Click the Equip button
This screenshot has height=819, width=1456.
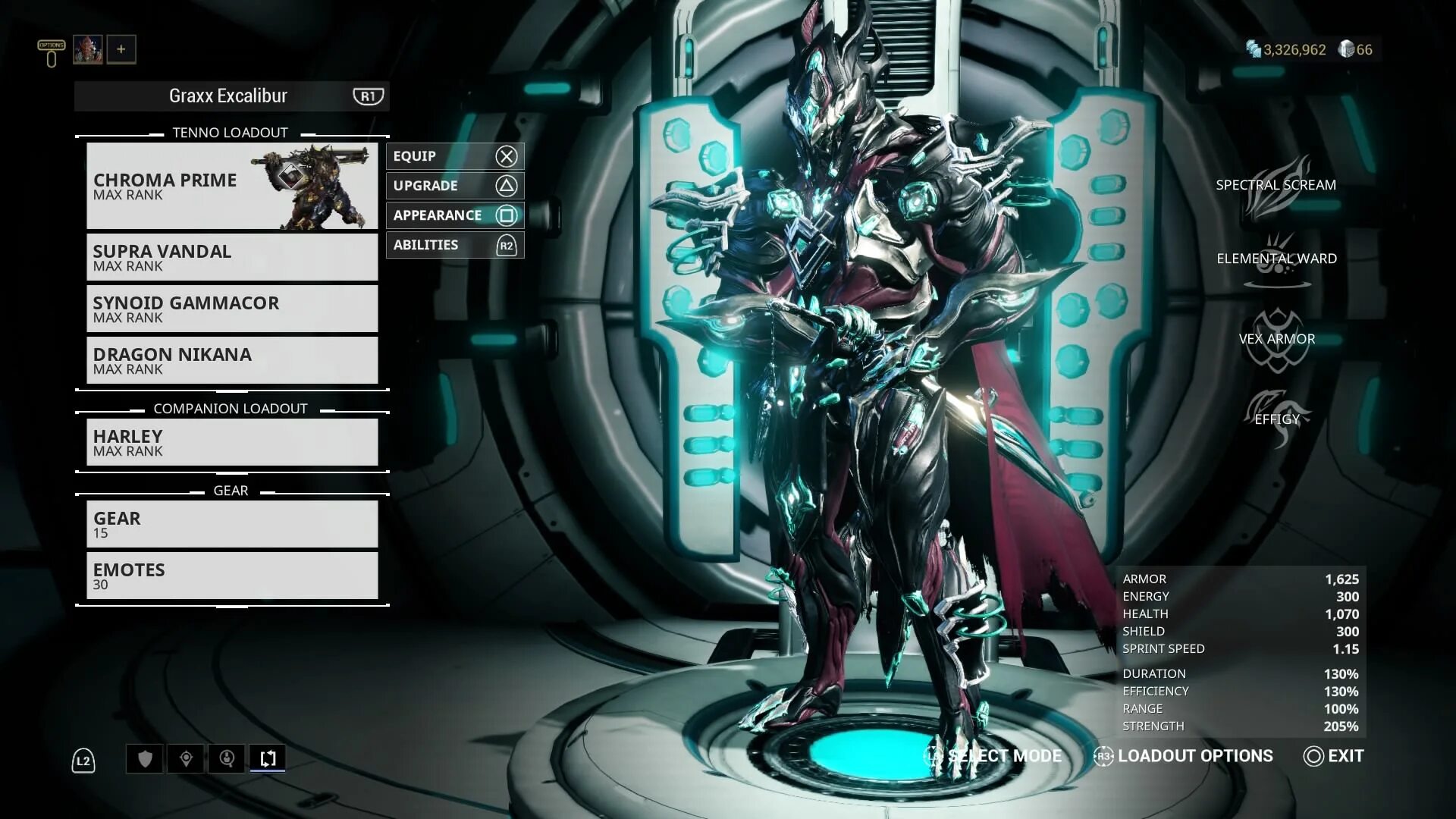[454, 156]
